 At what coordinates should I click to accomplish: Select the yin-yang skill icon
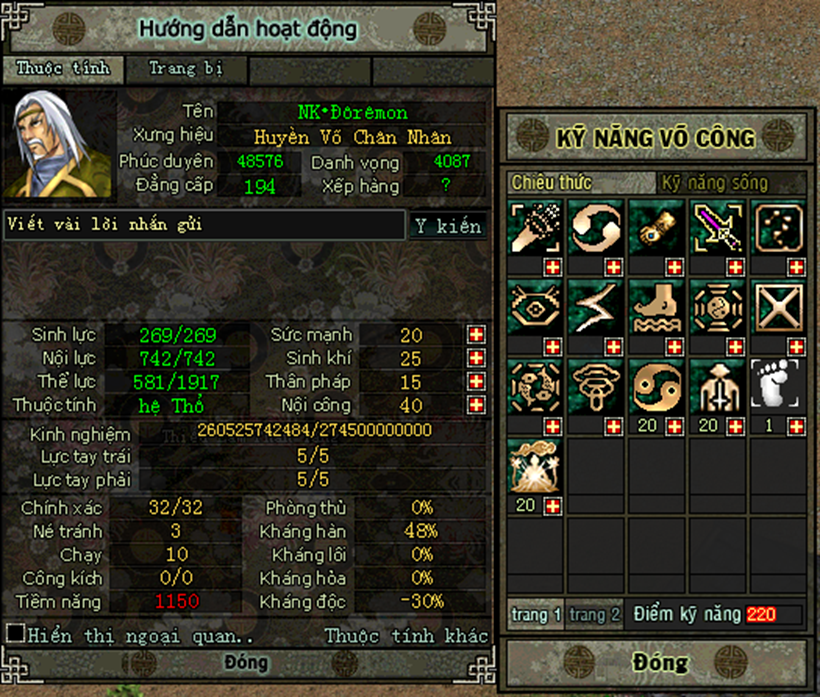click(x=654, y=386)
